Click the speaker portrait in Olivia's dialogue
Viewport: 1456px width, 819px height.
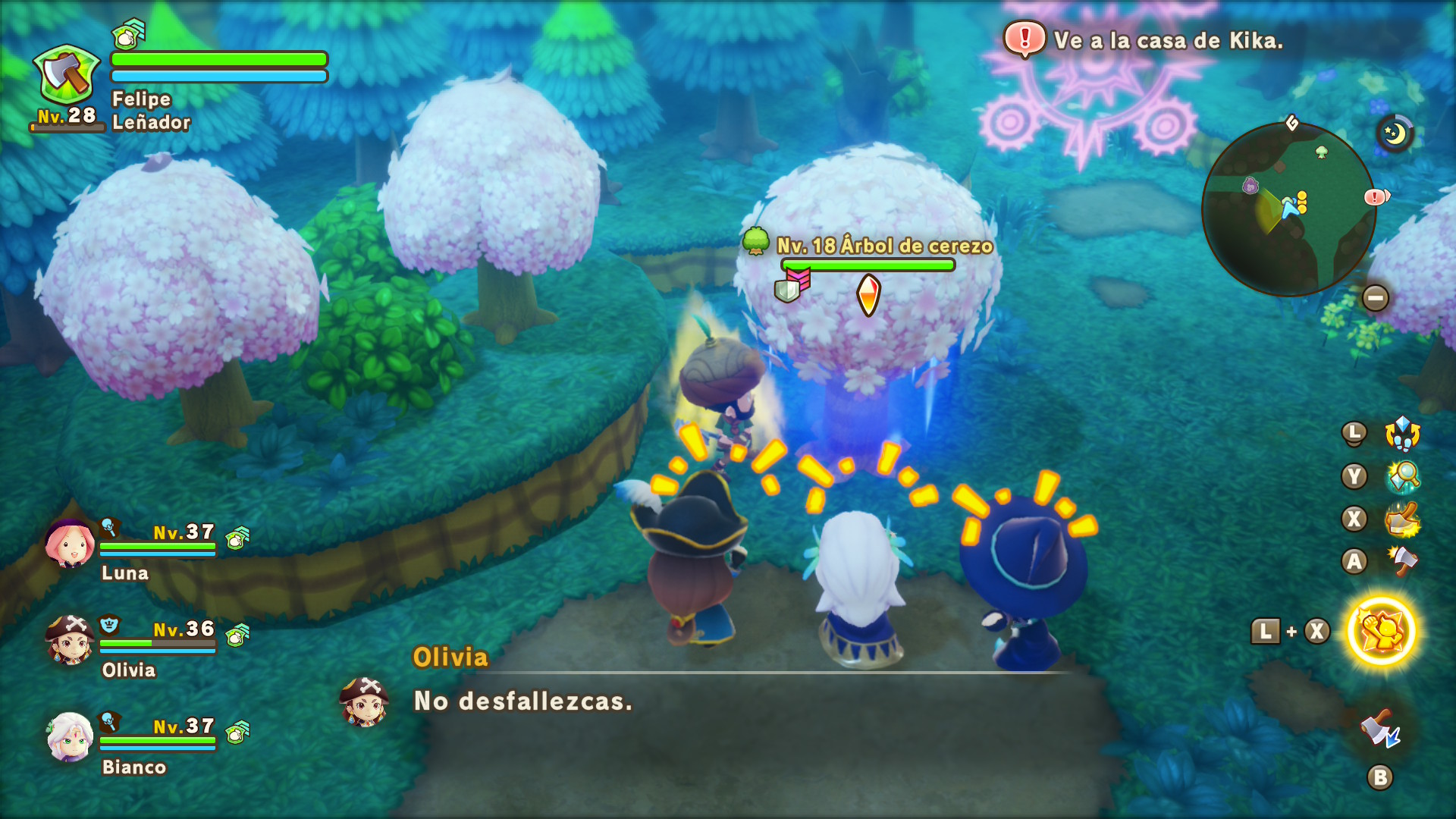click(365, 701)
